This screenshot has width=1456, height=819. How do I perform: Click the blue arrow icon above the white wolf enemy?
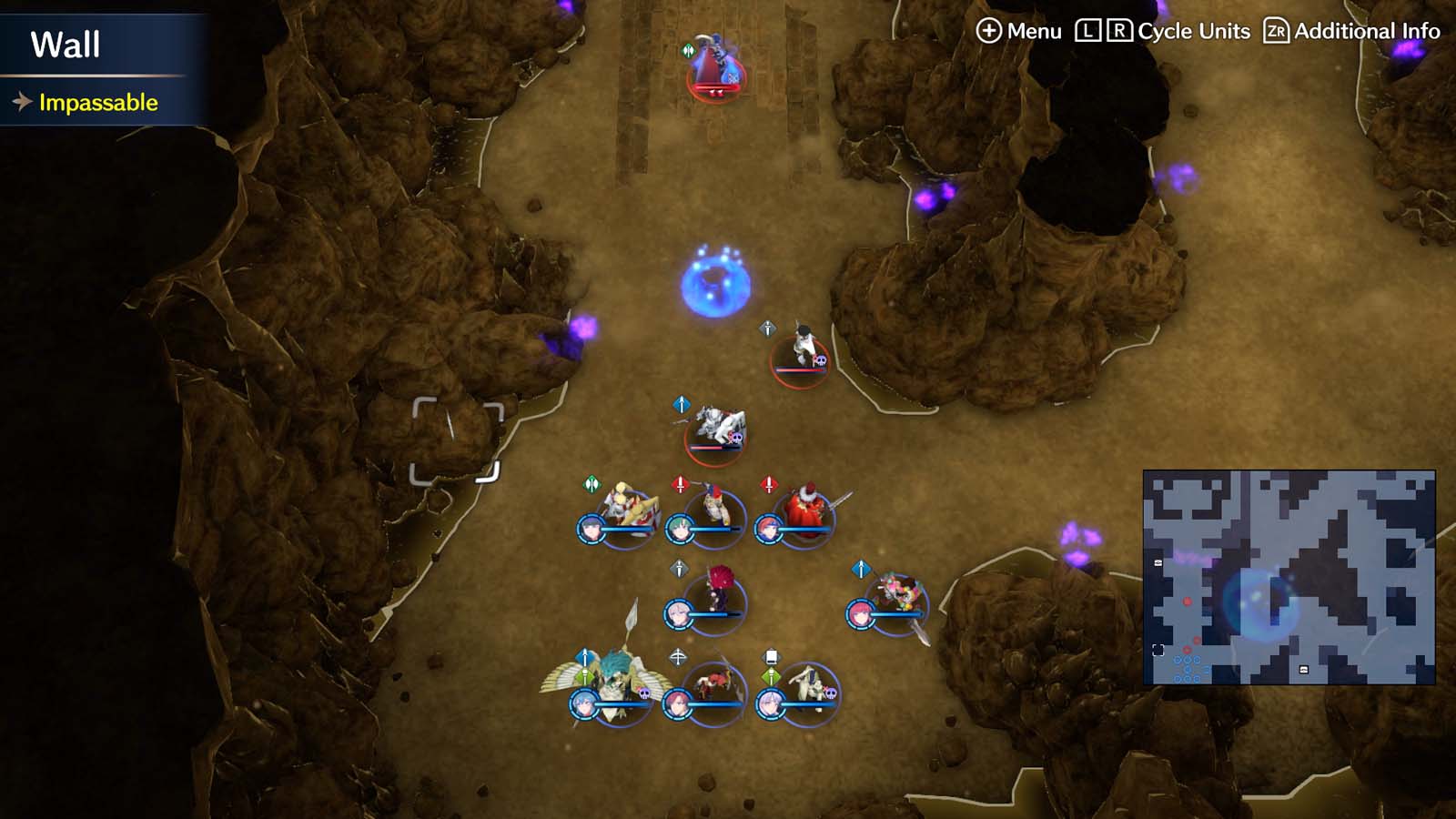[682, 403]
